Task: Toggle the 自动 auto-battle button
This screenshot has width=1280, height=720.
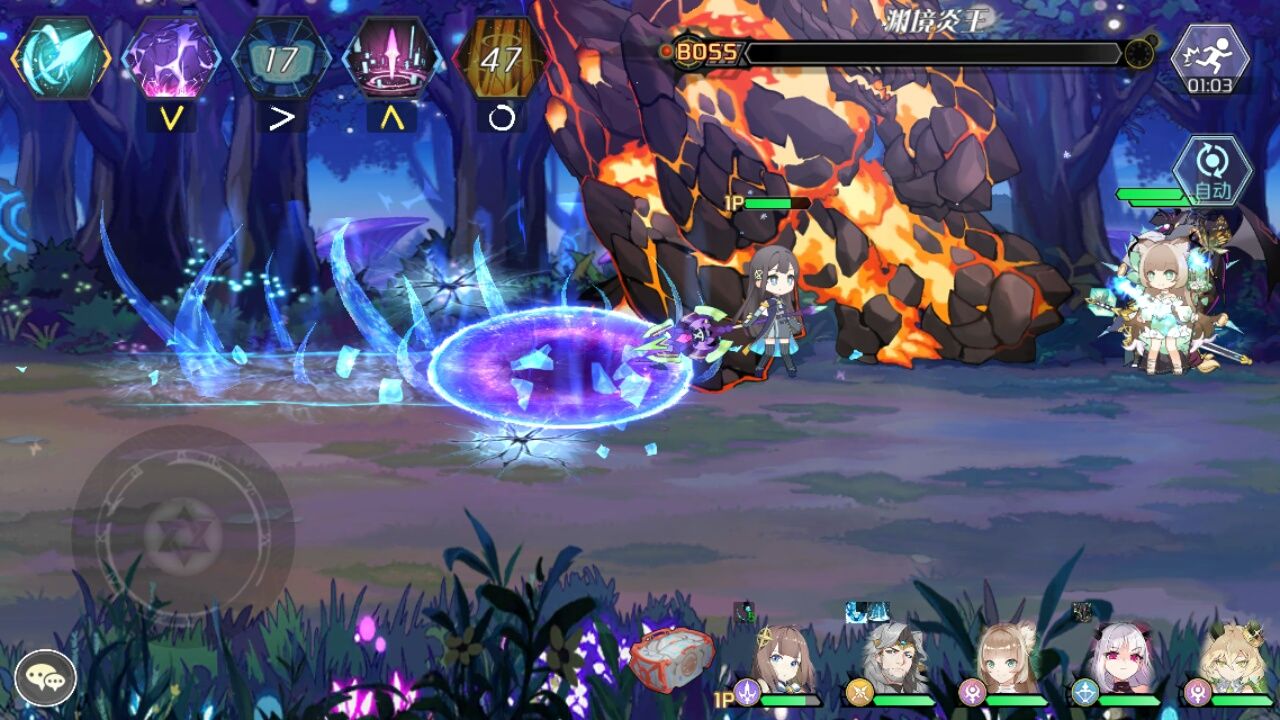Action: (x=1212, y=172)
